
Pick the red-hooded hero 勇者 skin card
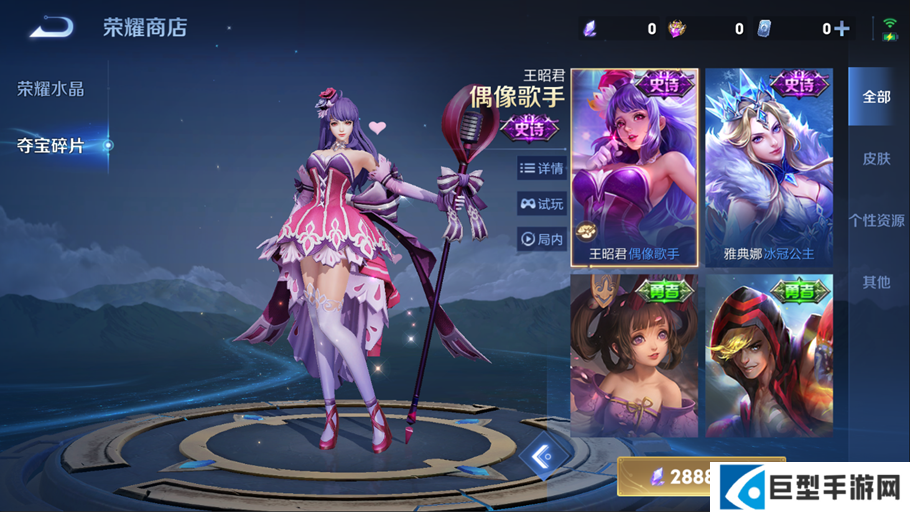769,356
